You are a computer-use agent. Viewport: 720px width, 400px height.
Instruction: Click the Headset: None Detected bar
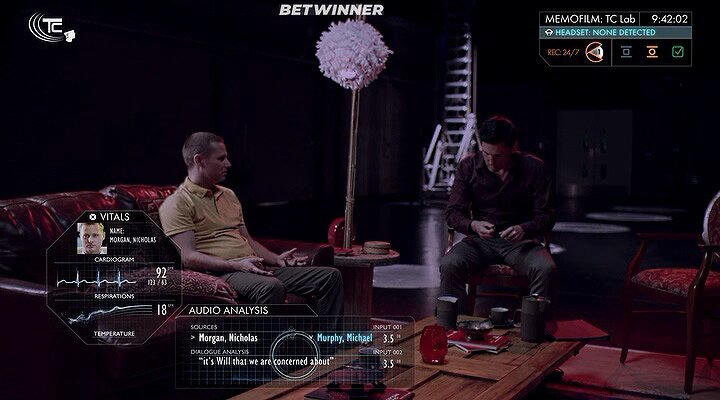pyautogui.click(x=614, y=32)
